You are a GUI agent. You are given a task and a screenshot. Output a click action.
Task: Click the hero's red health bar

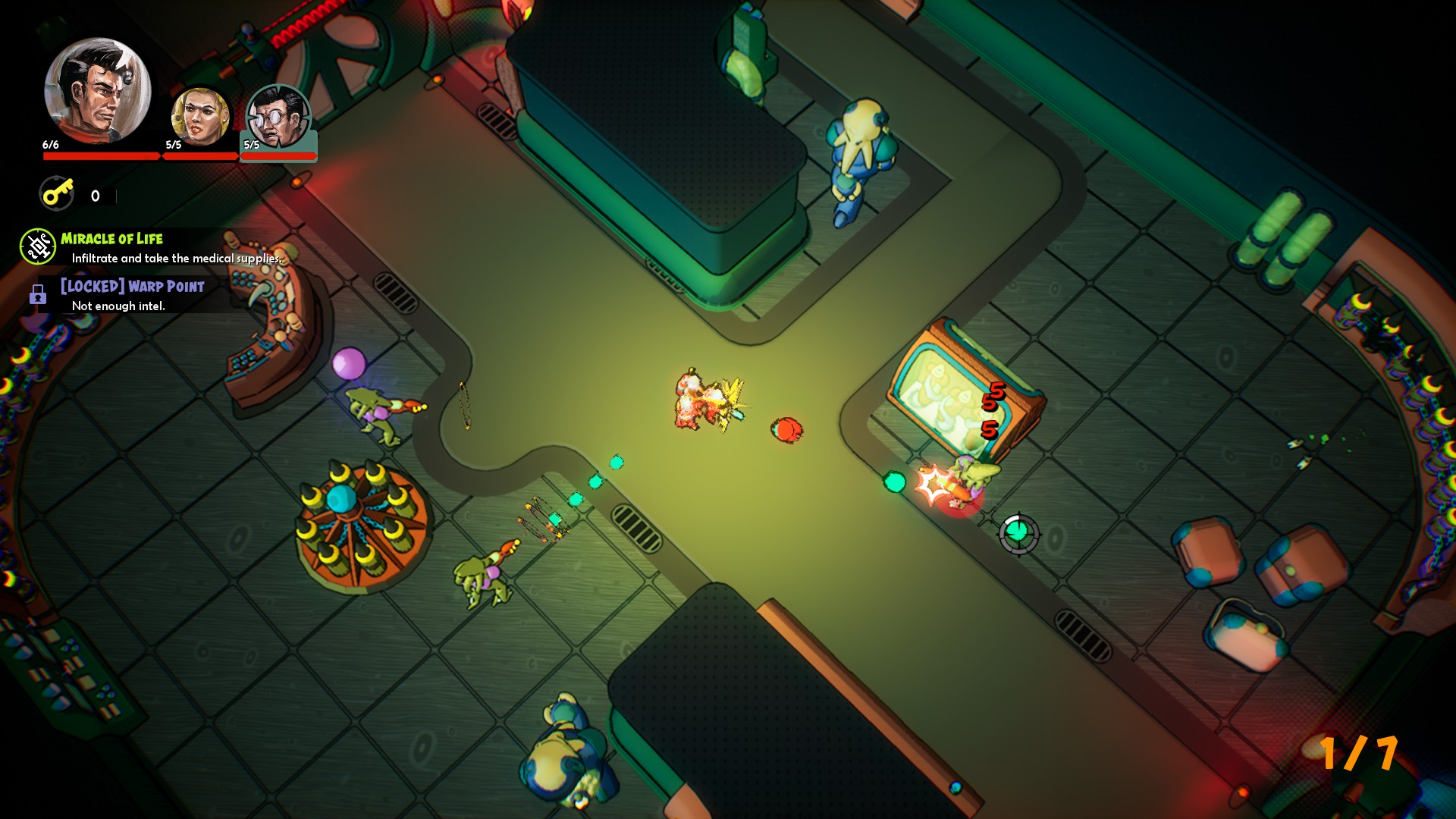click(99, 157)
